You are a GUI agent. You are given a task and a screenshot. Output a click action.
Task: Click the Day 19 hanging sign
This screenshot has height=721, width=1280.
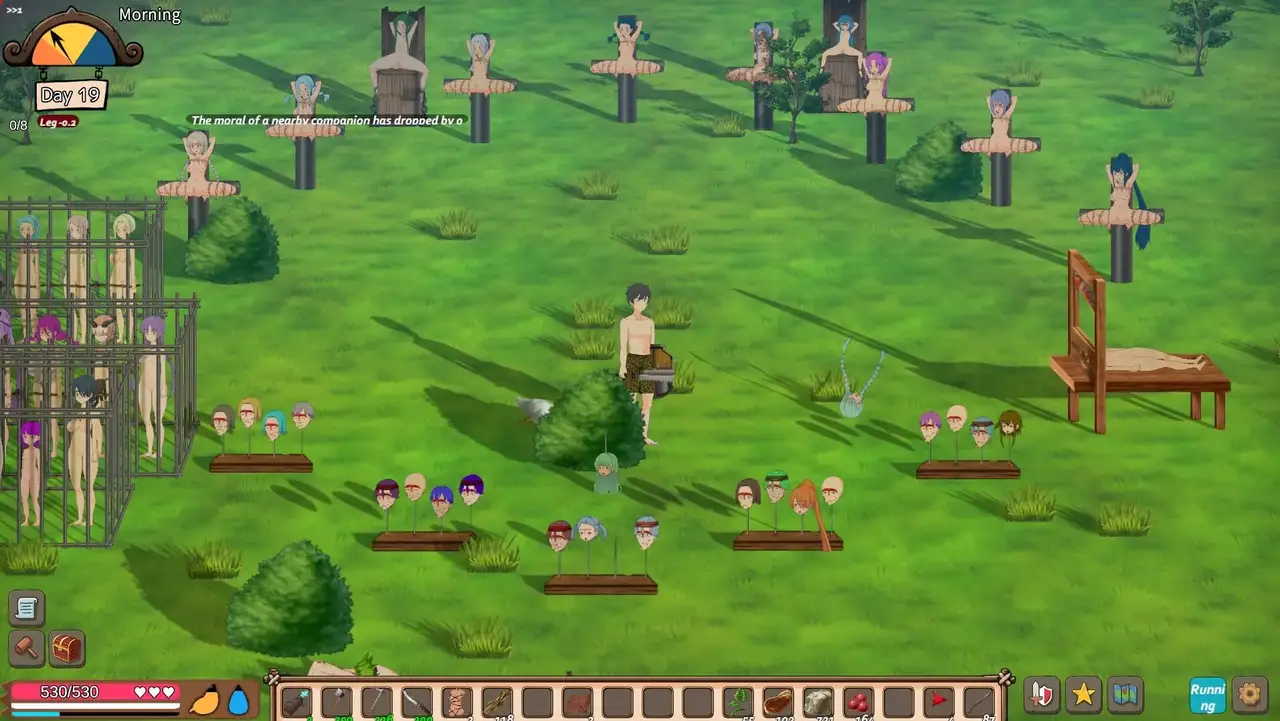(70, 96)
